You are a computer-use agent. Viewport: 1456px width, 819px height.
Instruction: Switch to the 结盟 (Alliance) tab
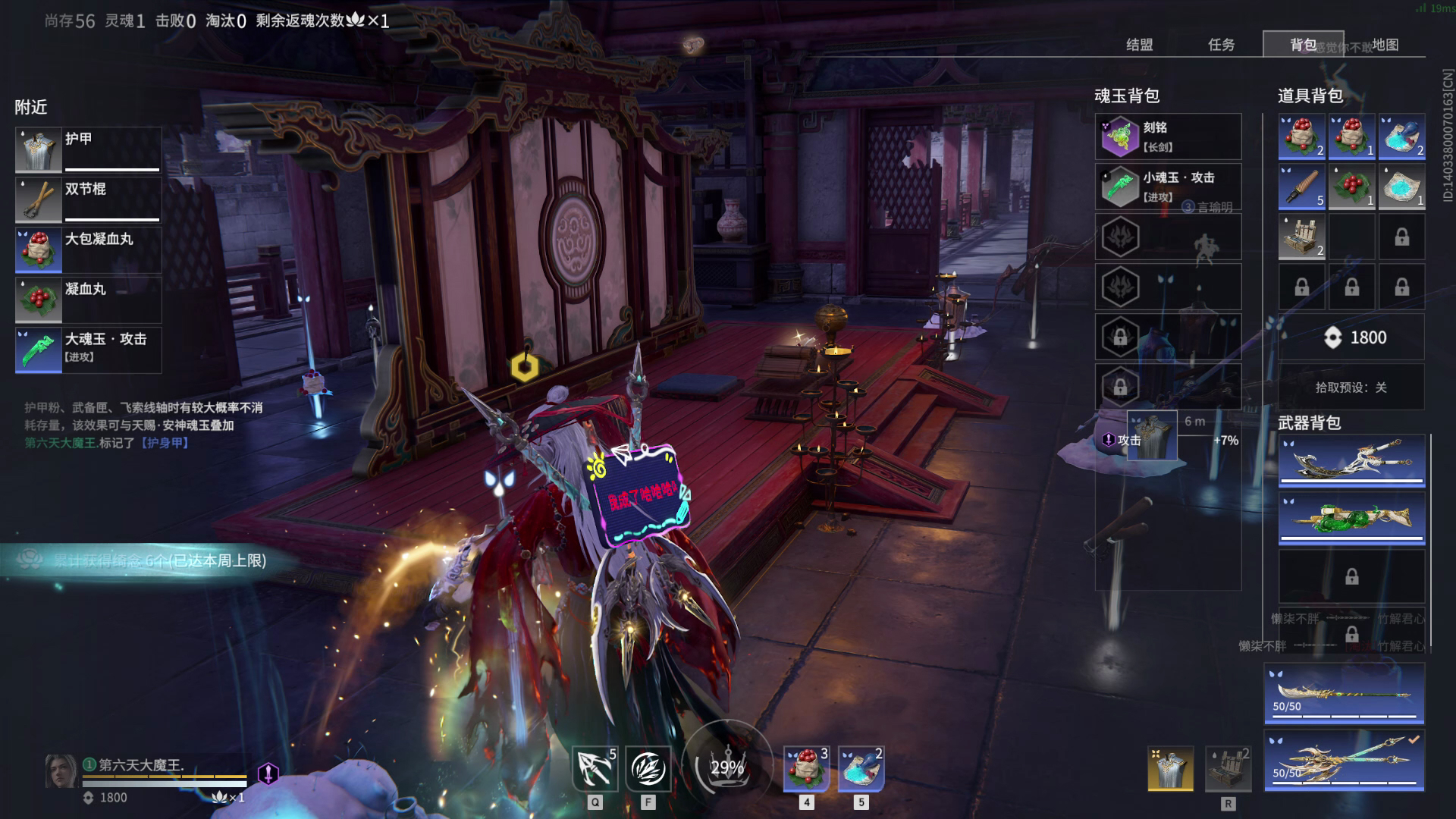[1139, 45]
